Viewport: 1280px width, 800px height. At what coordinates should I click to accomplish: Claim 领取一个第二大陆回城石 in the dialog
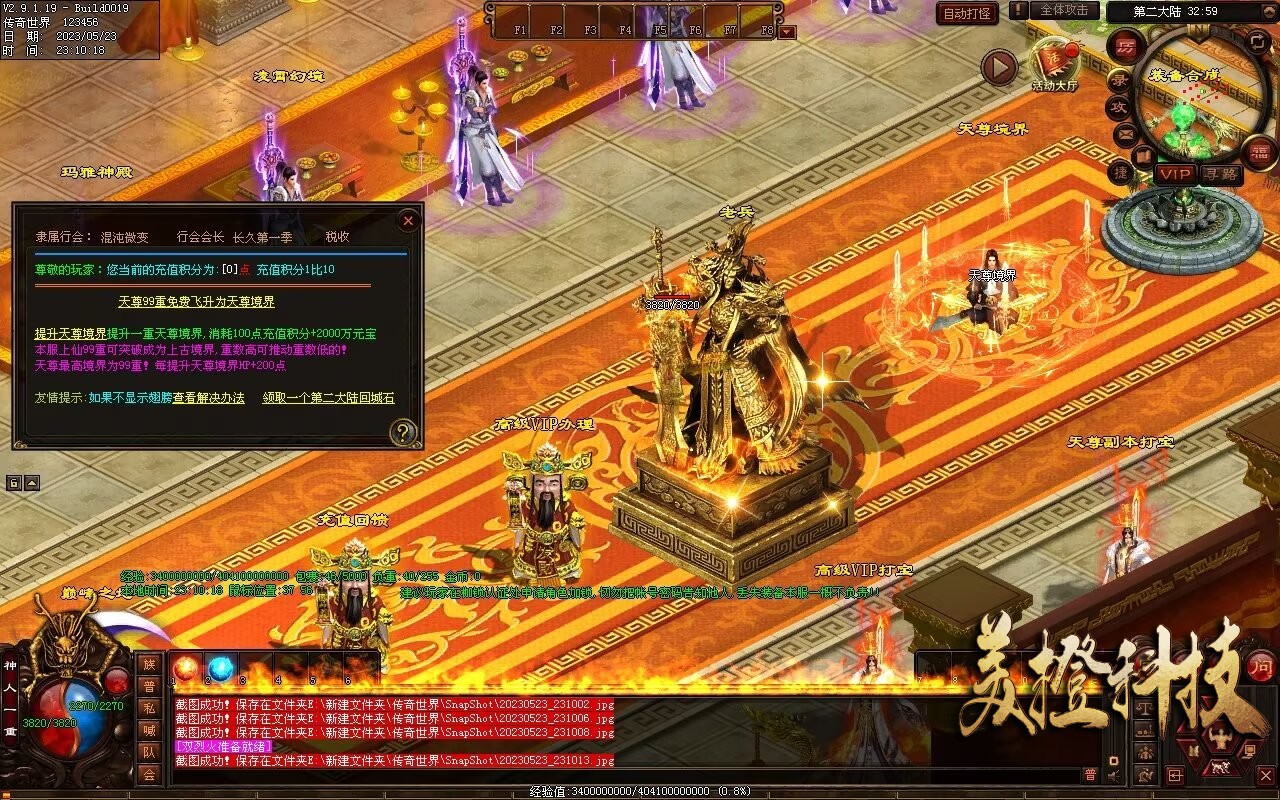click(x=328, y=397)
